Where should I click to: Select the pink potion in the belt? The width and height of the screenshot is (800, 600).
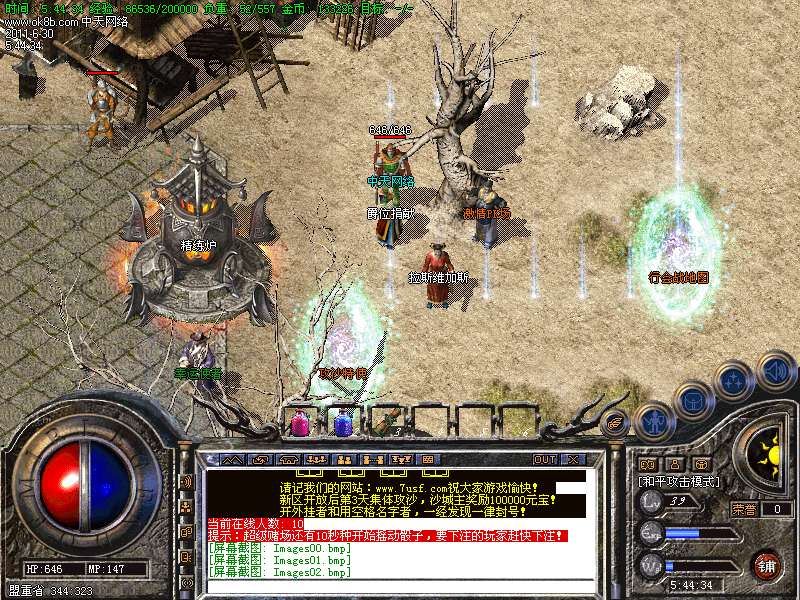299,424
